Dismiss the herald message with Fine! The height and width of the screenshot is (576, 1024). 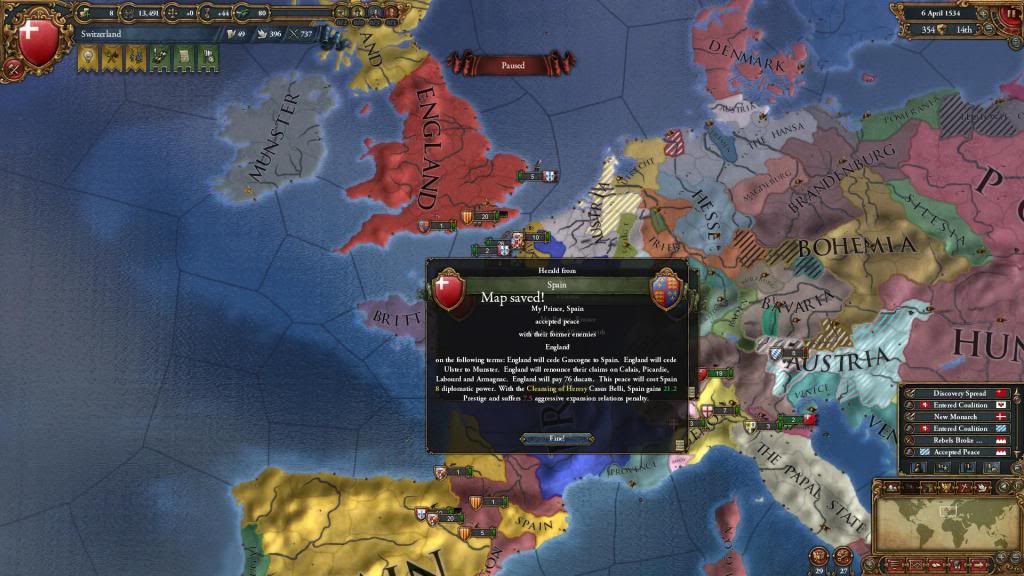point(557,438)
